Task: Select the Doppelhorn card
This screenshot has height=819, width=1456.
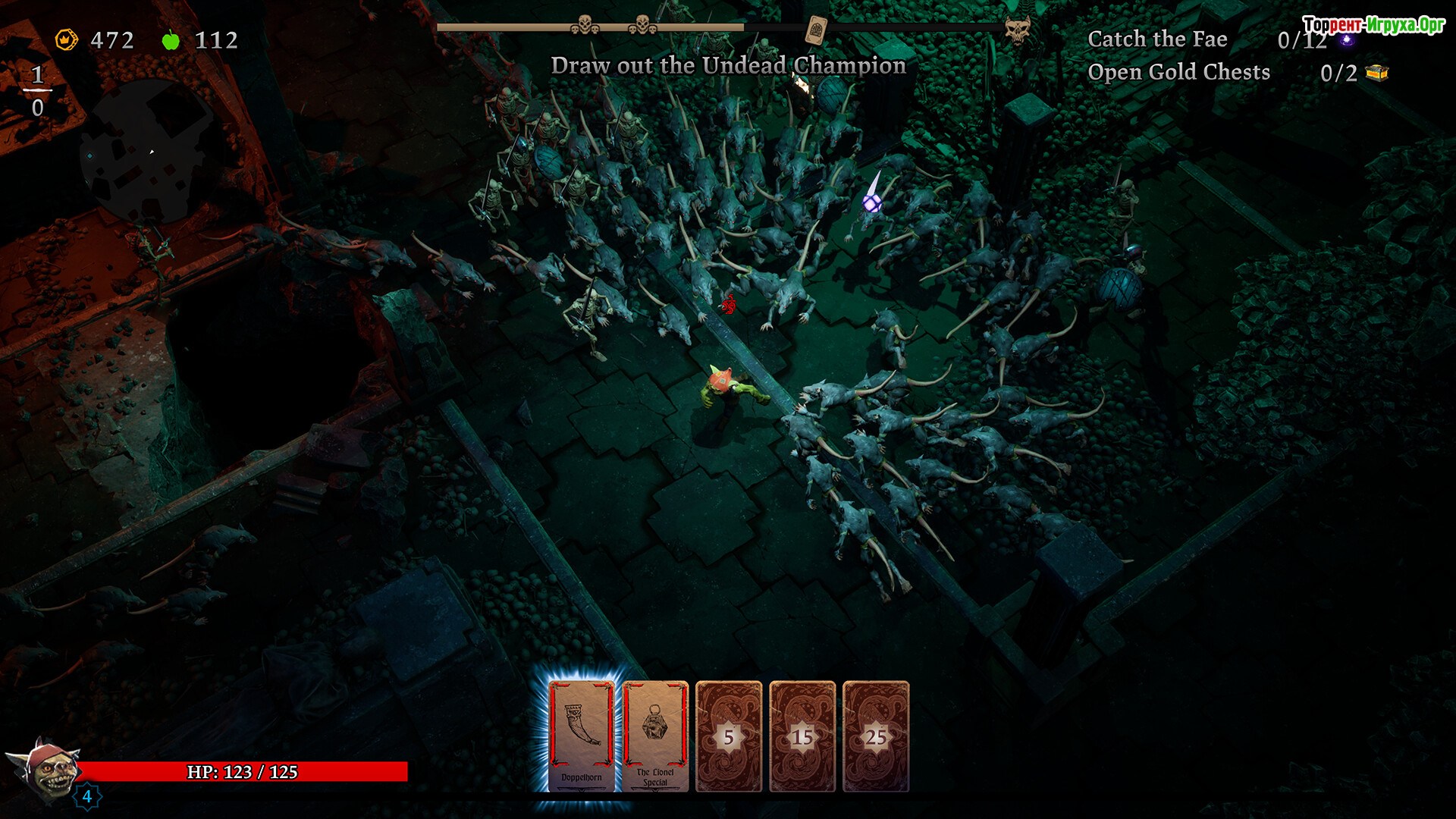Action: point(582,736)
